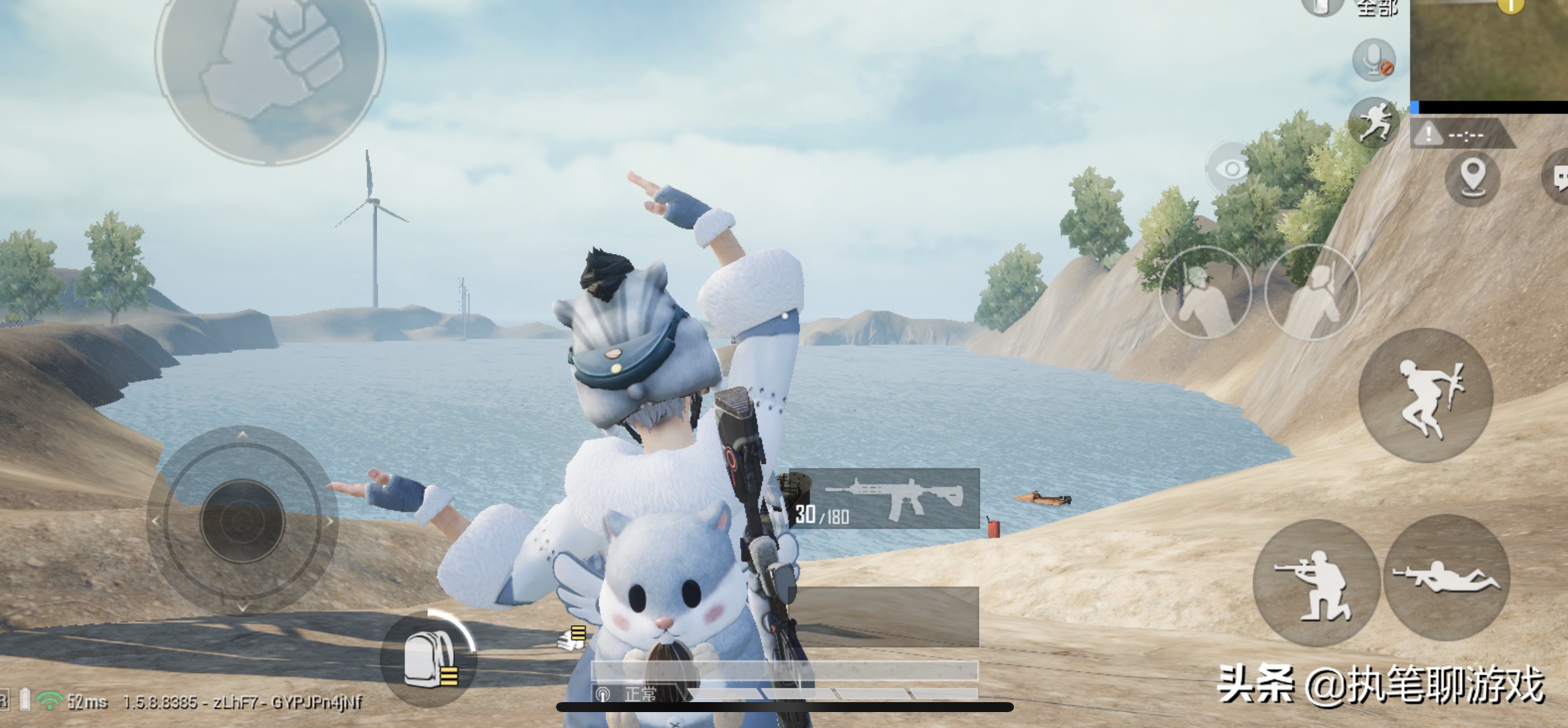Activate the auto-sprint running icon
The height and width of the screenshot is (728, 1568).
coord(1374,122)
